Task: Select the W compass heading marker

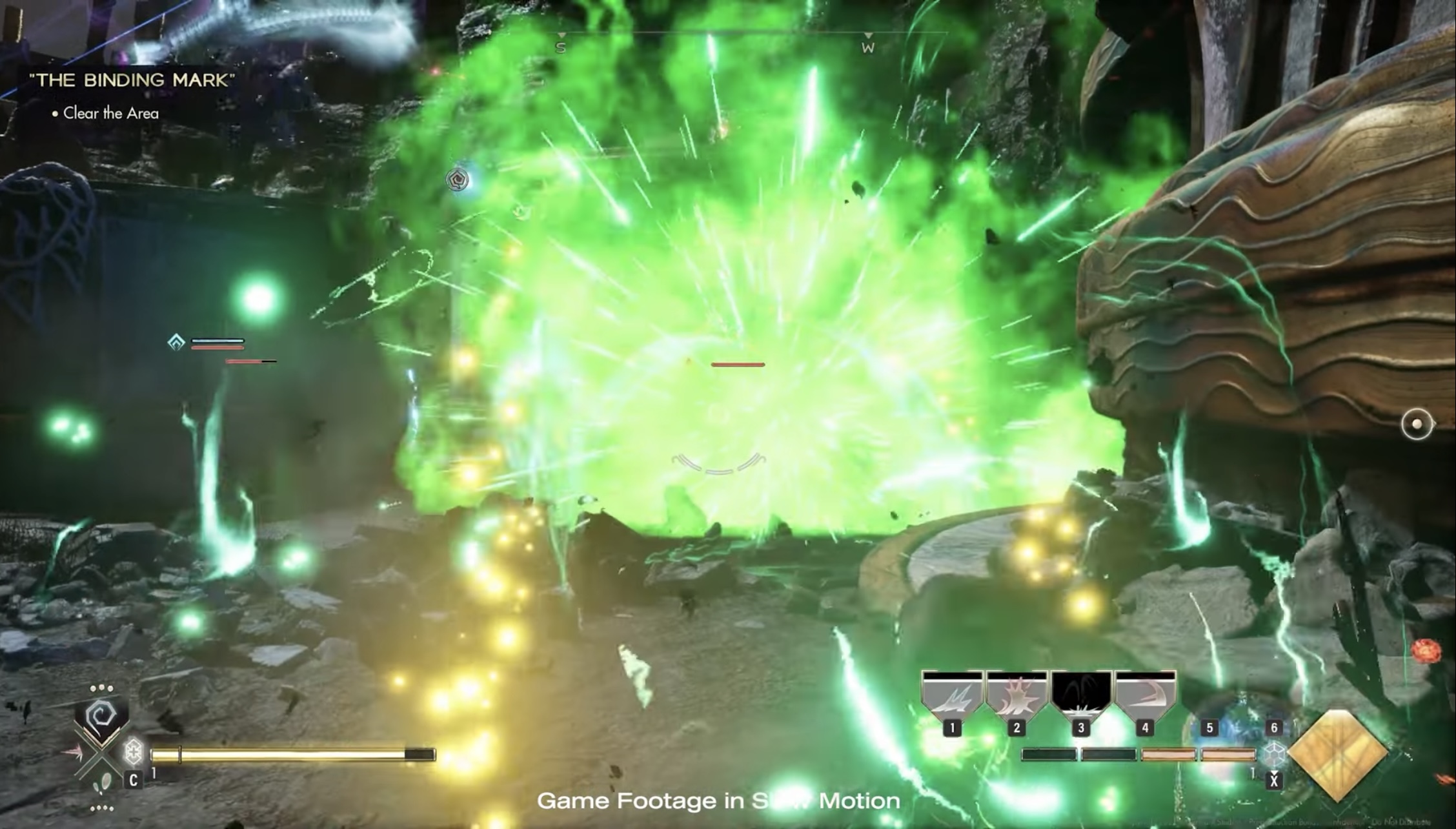Action: point(868,47)
